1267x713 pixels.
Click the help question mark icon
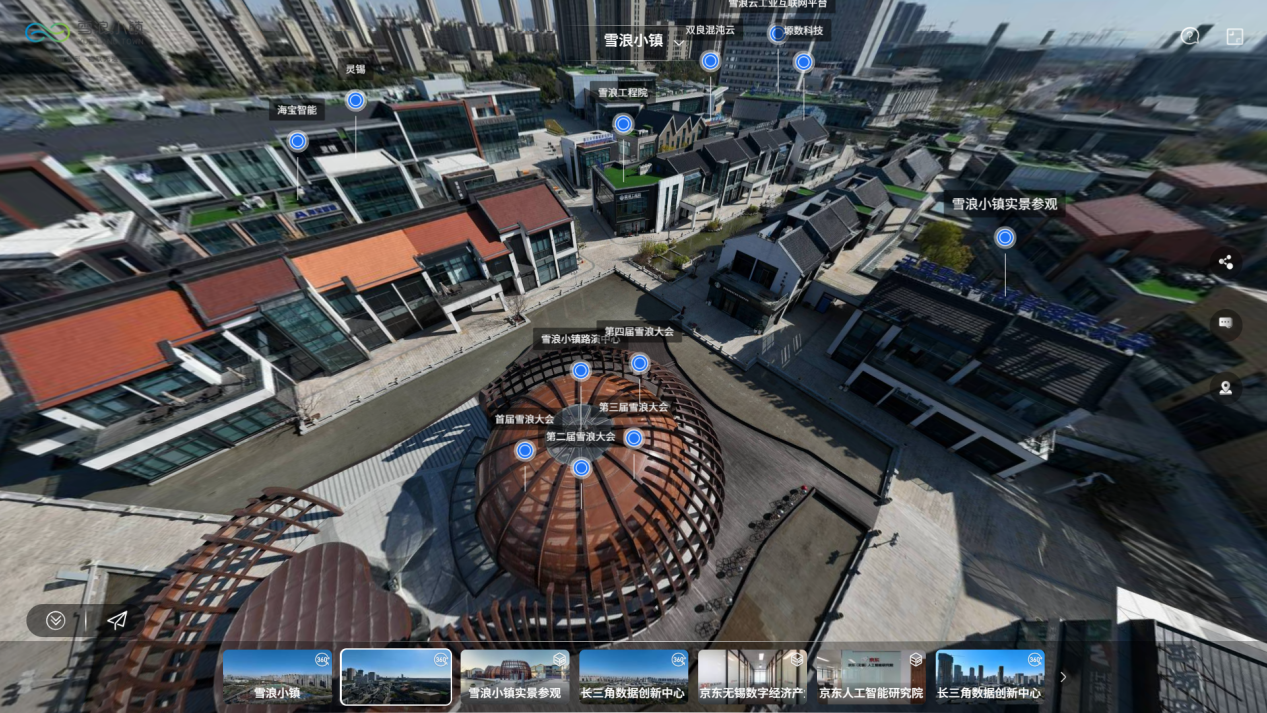pyautogui.click(x=1190, y=36)
